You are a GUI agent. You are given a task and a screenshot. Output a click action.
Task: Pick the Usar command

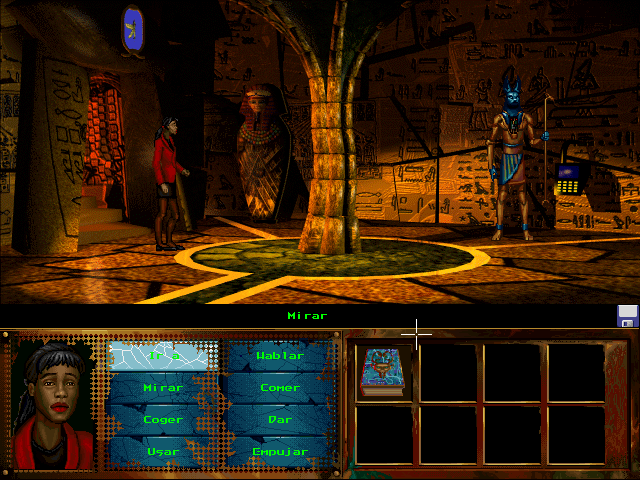[x=162, y=451]
